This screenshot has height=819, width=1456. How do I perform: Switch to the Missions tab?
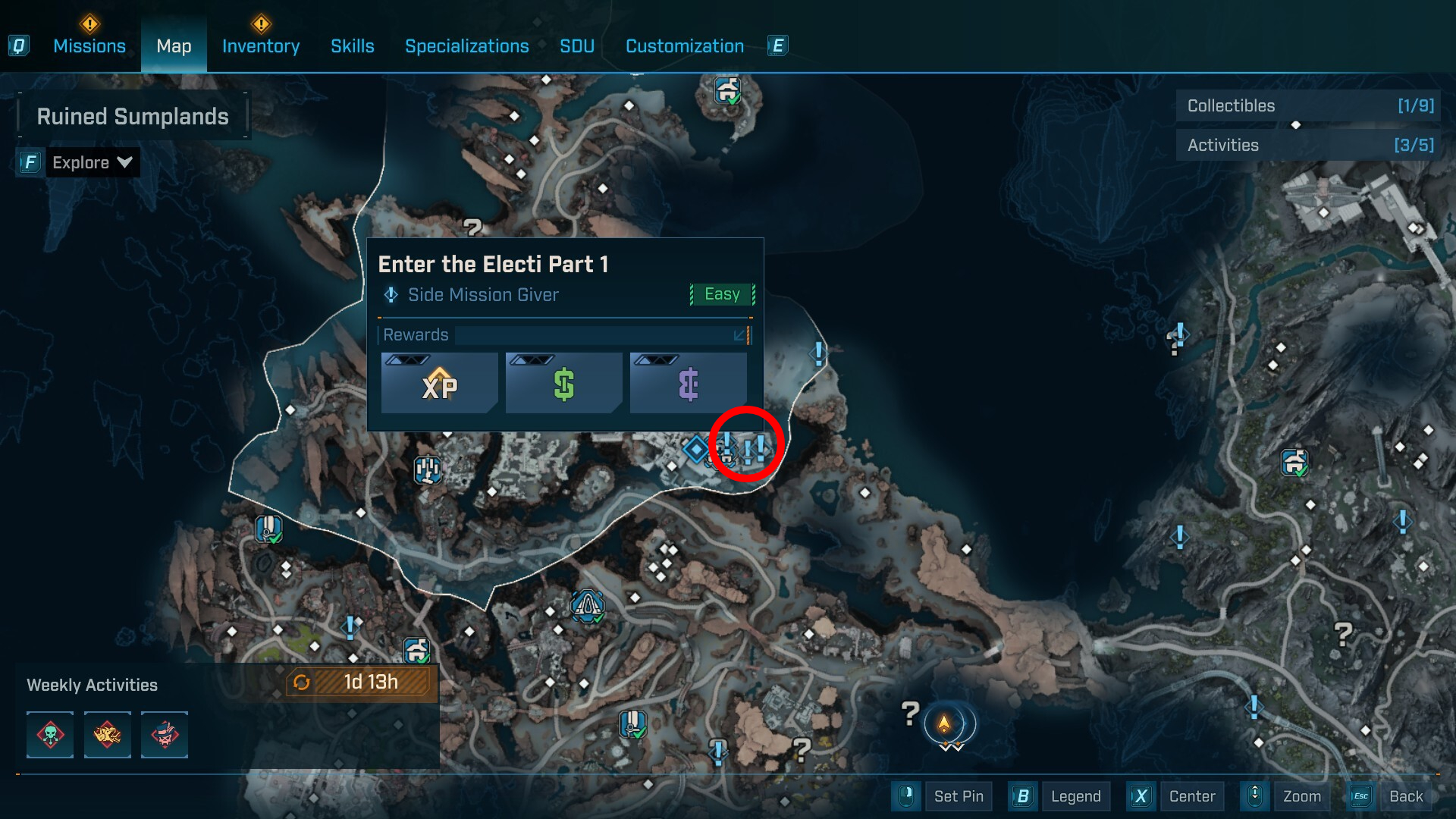89,46
